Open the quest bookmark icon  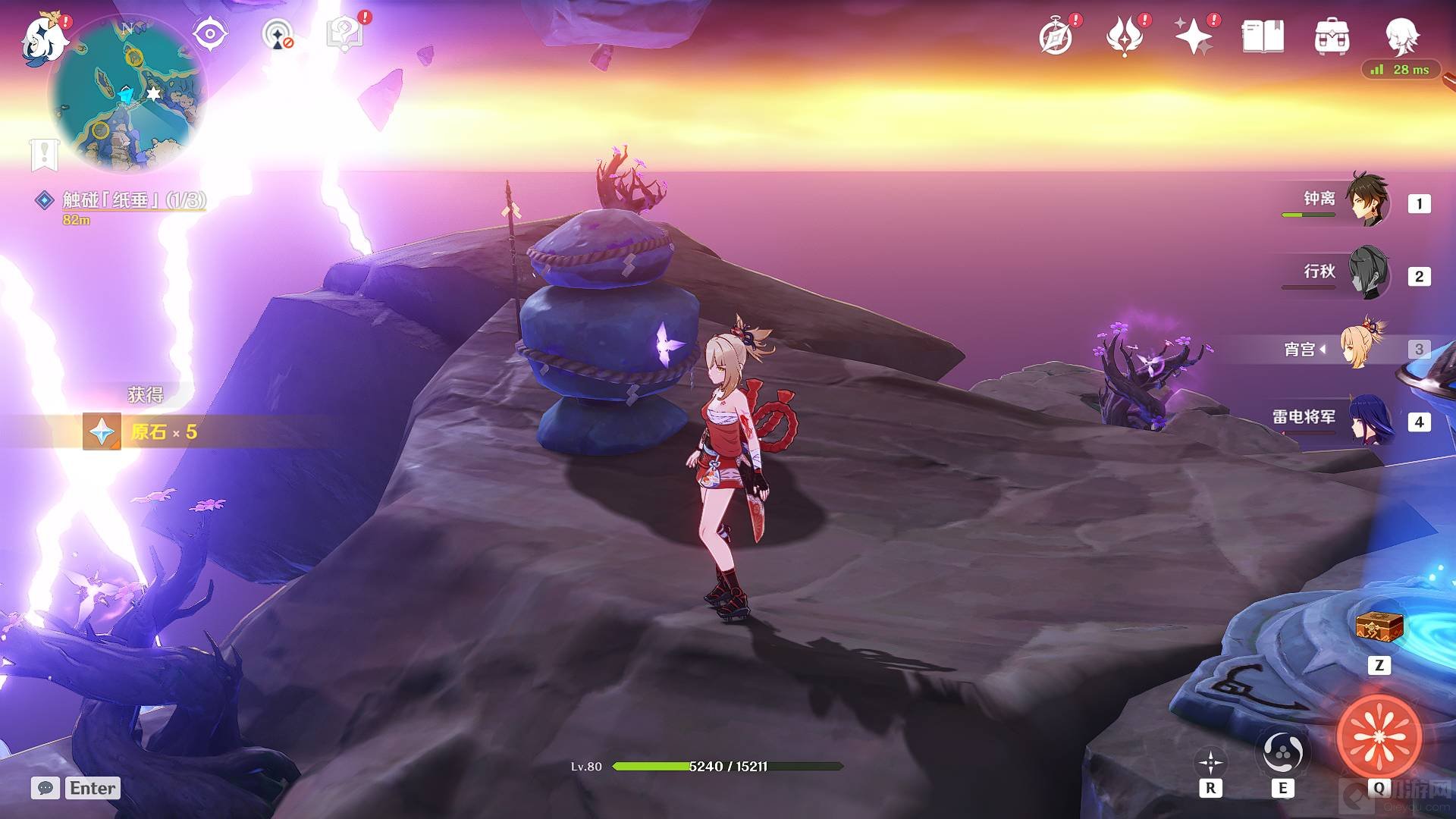point(44,154)
